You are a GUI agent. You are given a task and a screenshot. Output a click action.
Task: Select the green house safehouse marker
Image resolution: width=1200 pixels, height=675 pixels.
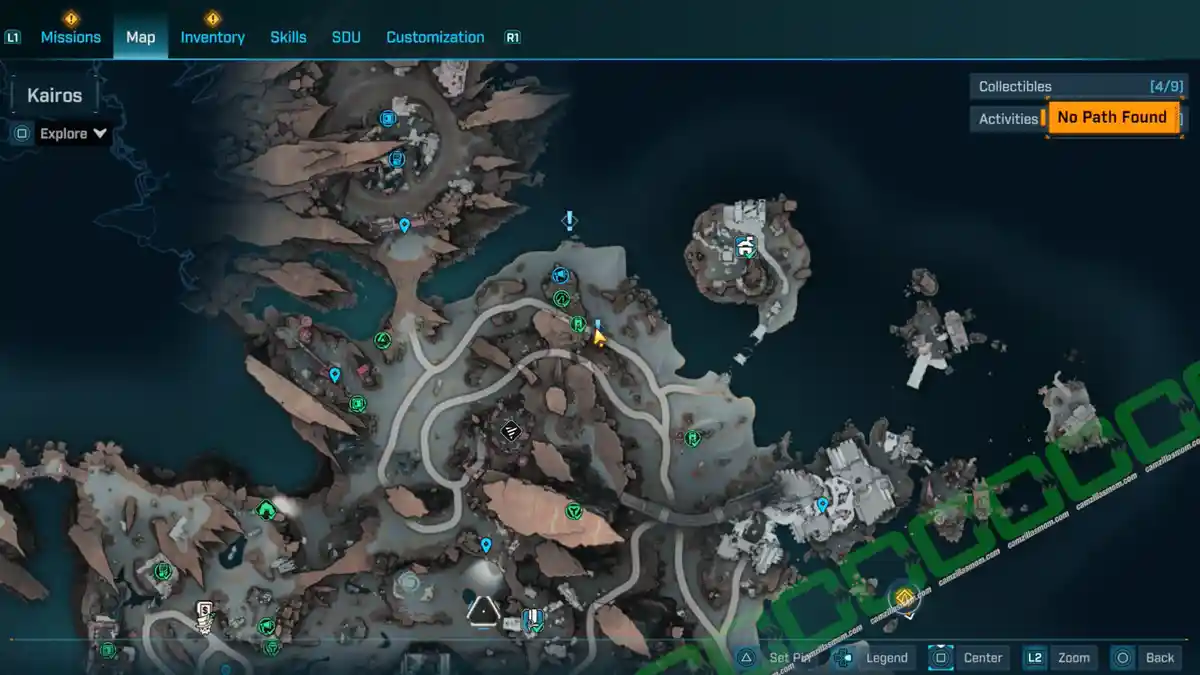[x=265, y=510]
